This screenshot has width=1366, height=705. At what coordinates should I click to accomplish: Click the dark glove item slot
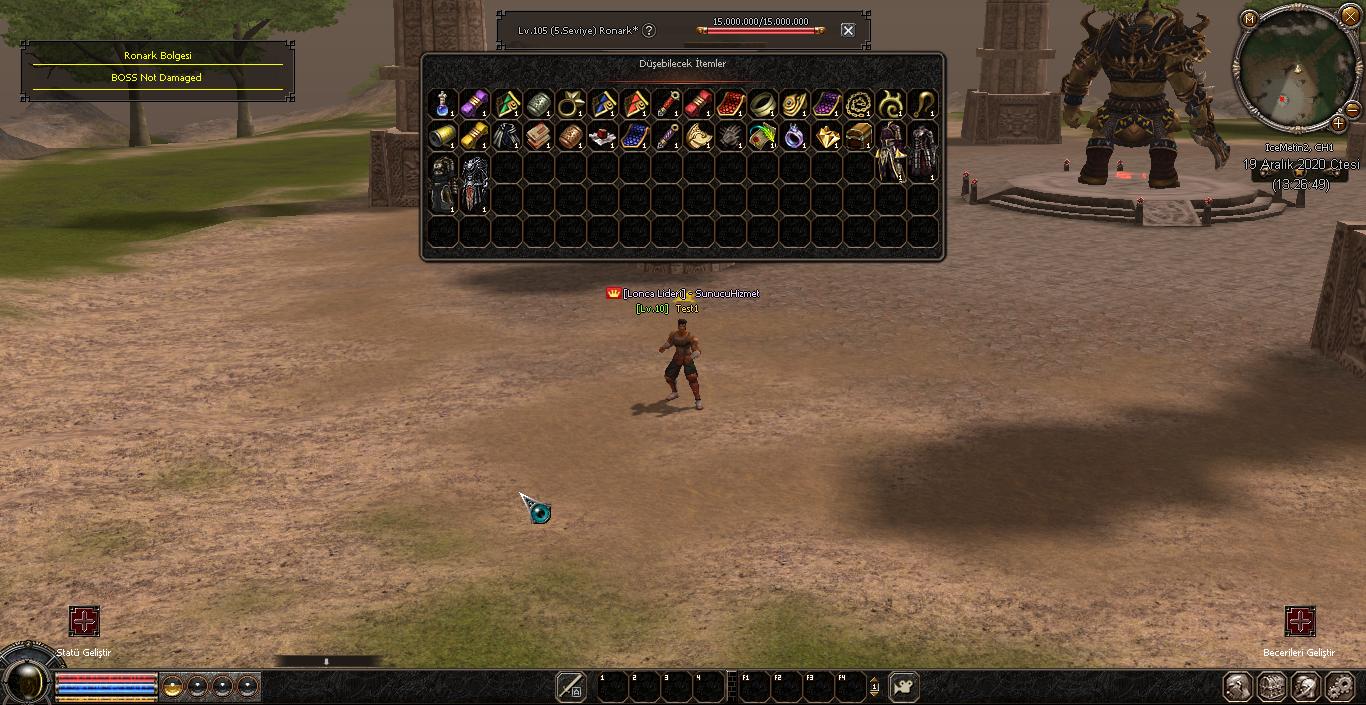(x=731, y=136)
